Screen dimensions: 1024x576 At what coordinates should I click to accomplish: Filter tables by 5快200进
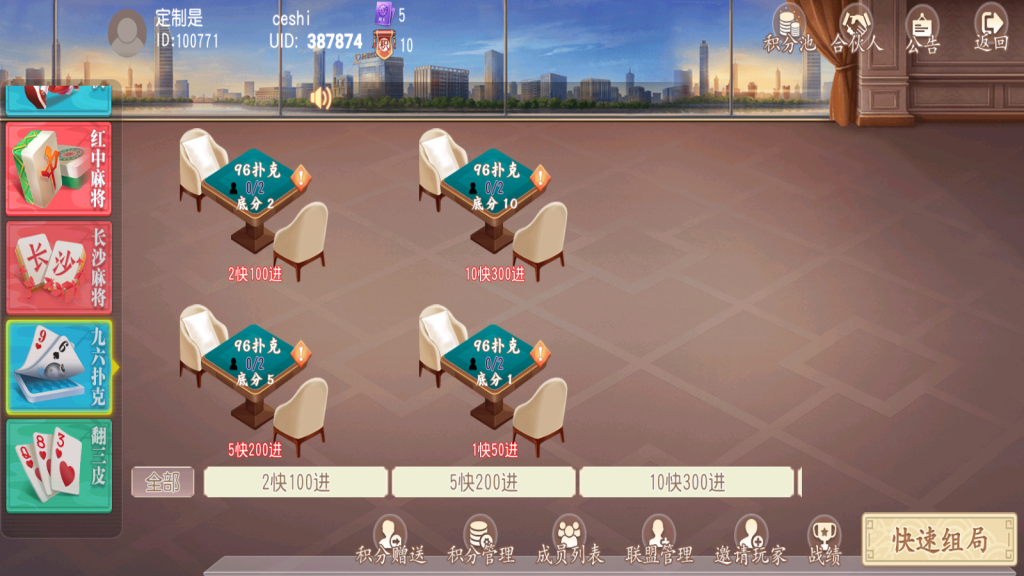coord(483,482)
